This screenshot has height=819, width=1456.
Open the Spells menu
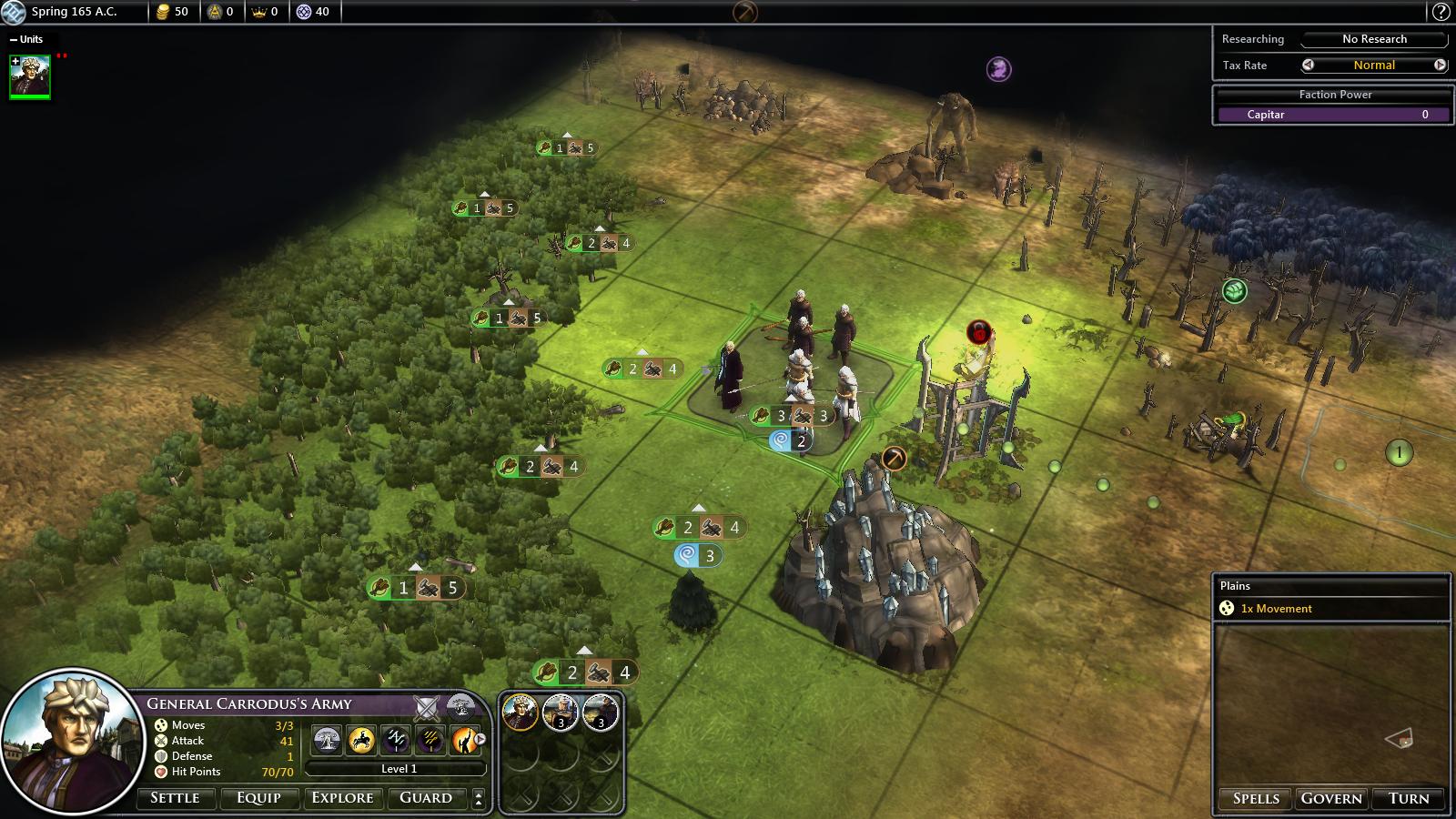tap(1256, 798)
